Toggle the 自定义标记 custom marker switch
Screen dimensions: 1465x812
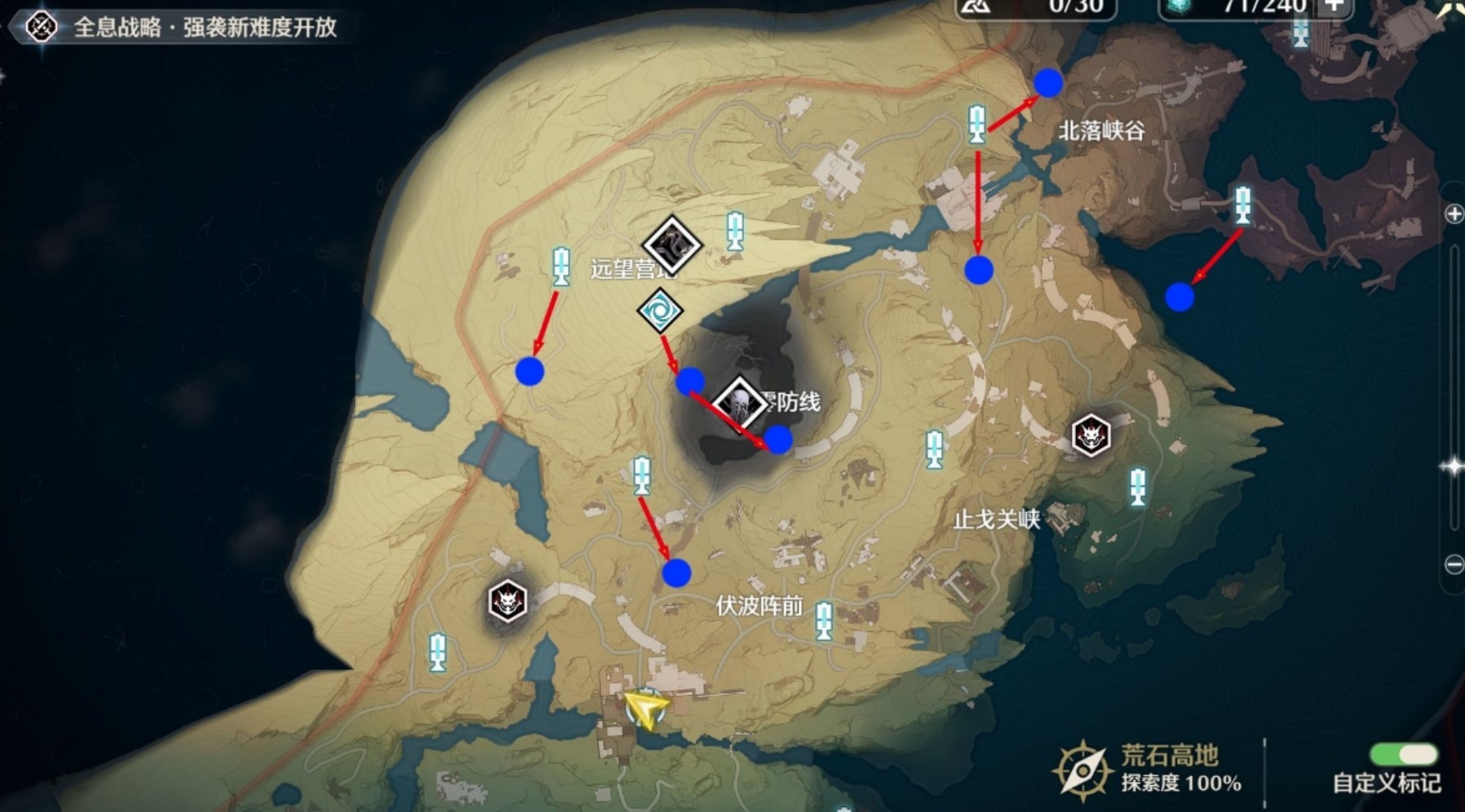(x=1403, y=753)
